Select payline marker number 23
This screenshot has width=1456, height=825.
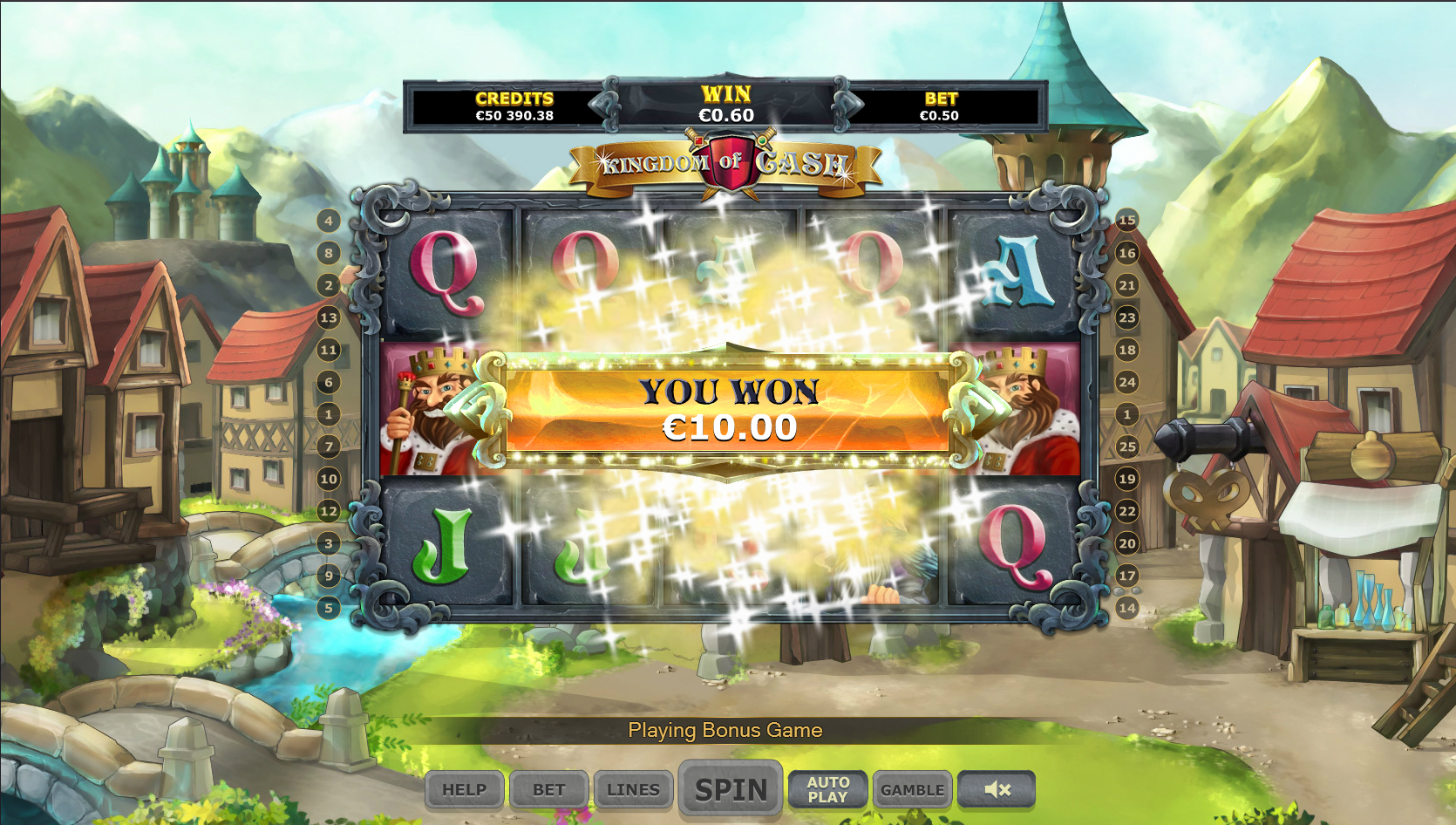[x=1127, y=317]
